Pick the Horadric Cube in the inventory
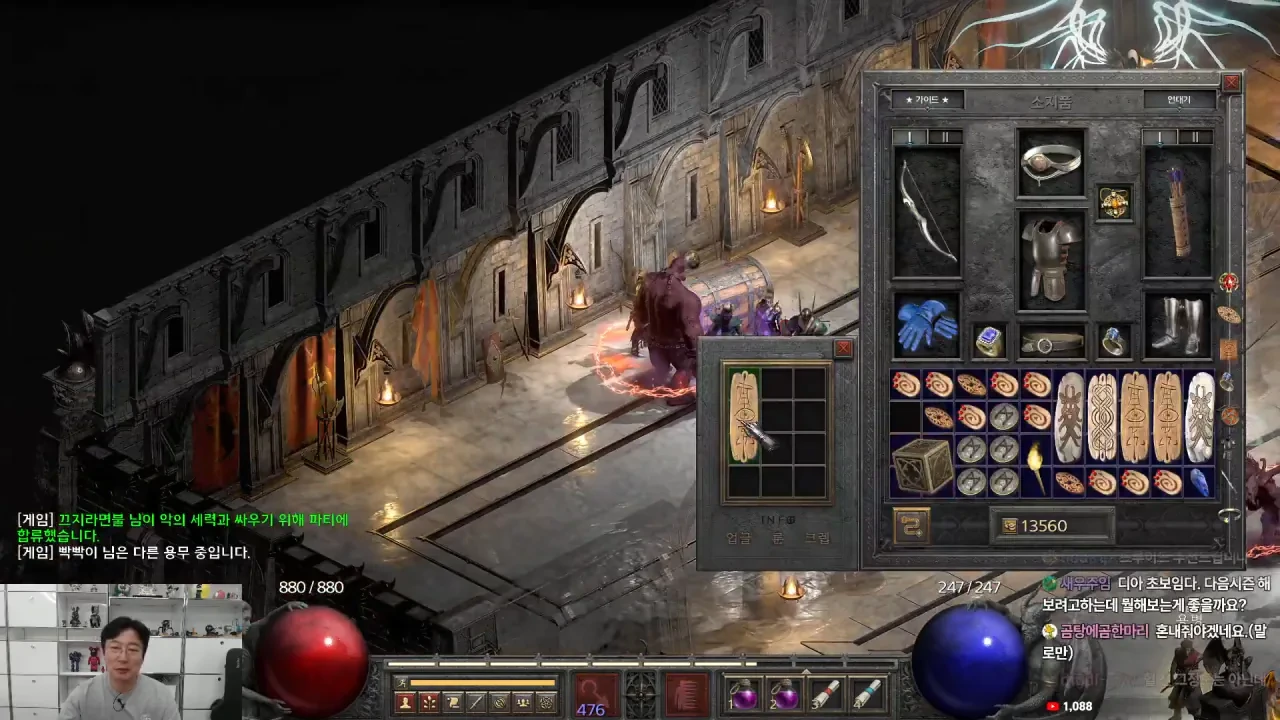This screenshot has height=720, width=1280. click(x=922, y=465)
